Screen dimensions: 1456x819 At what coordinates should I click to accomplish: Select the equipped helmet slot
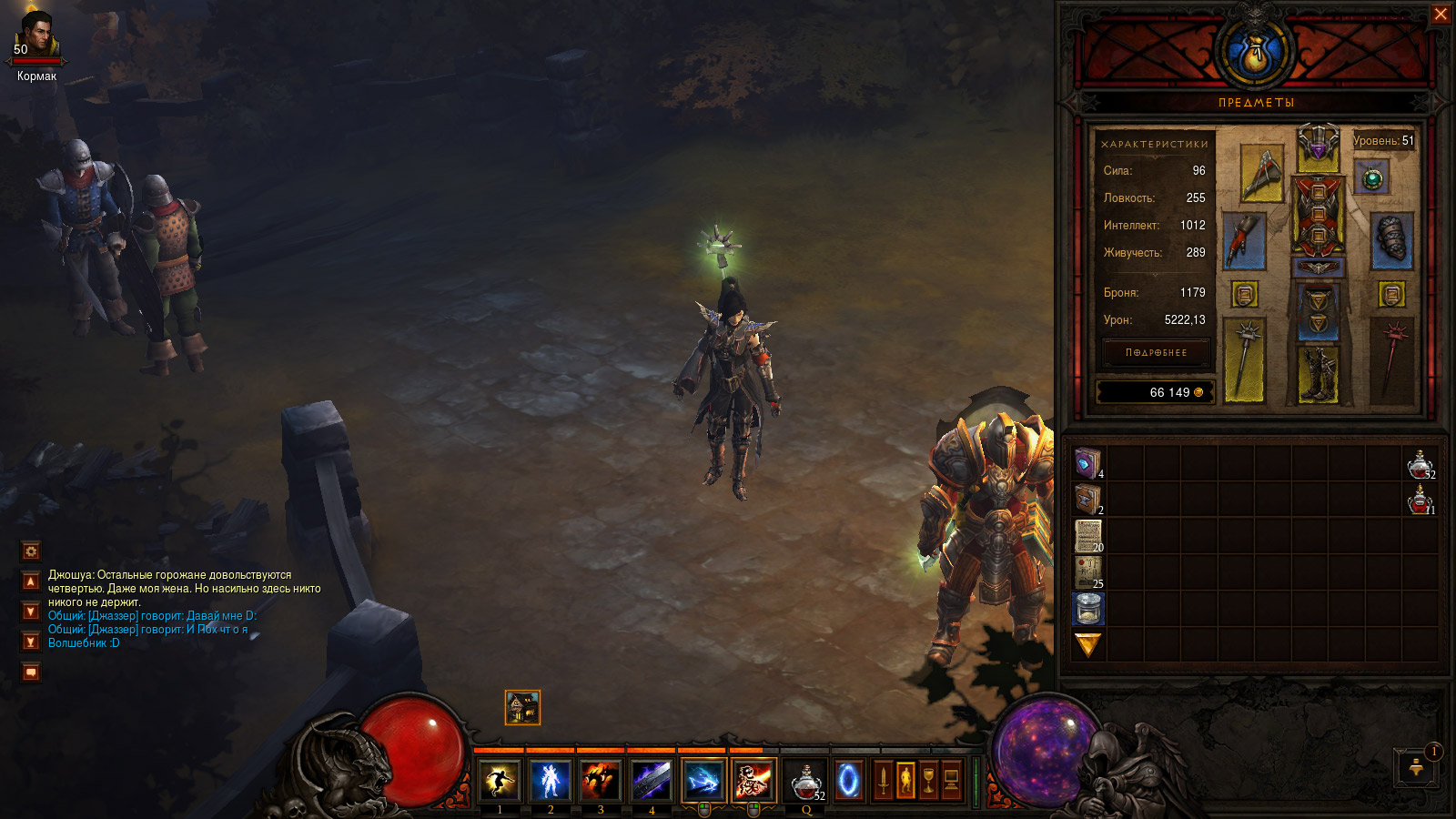1318,147
